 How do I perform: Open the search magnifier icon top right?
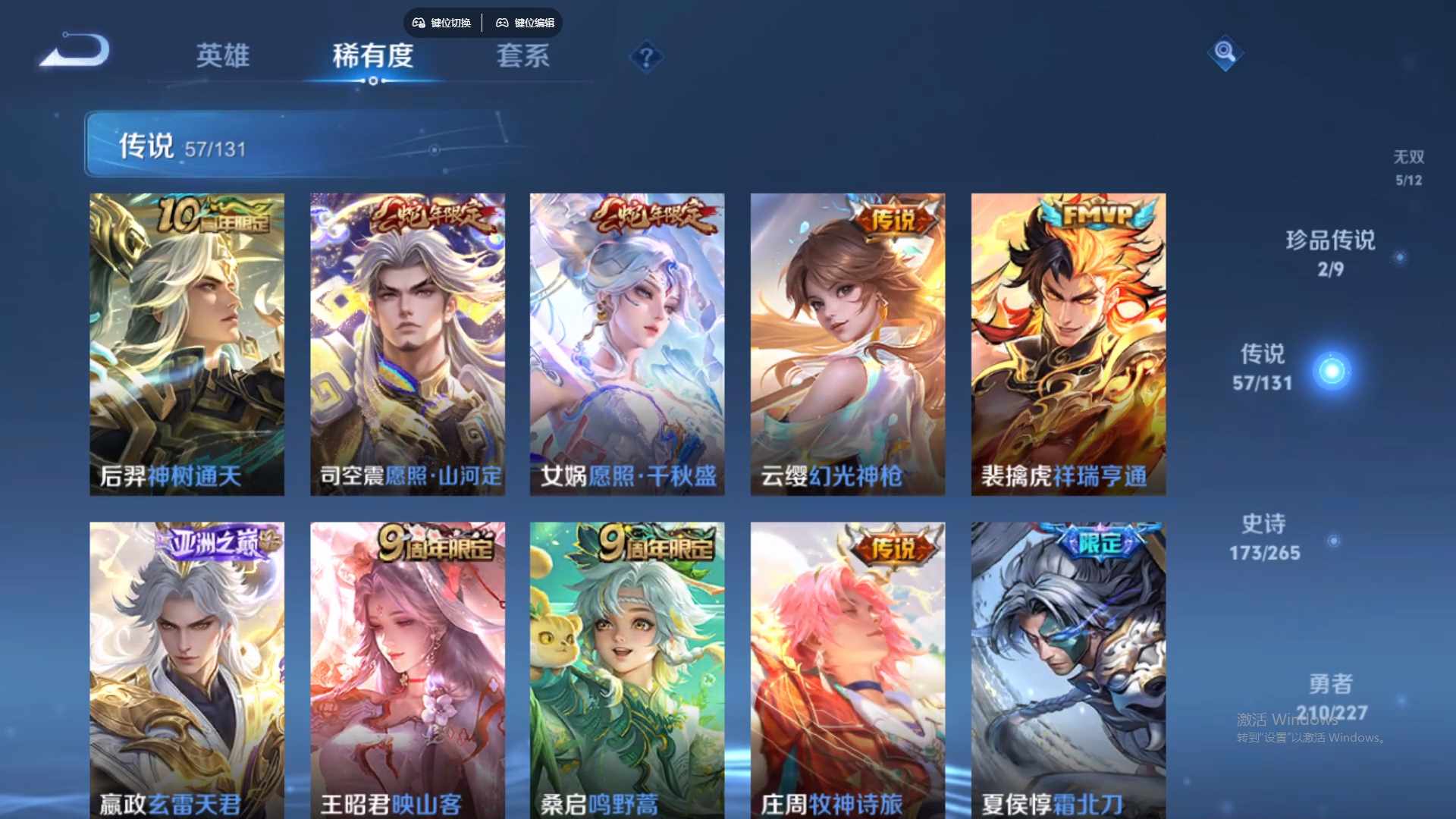click(x=1225, y=53)
